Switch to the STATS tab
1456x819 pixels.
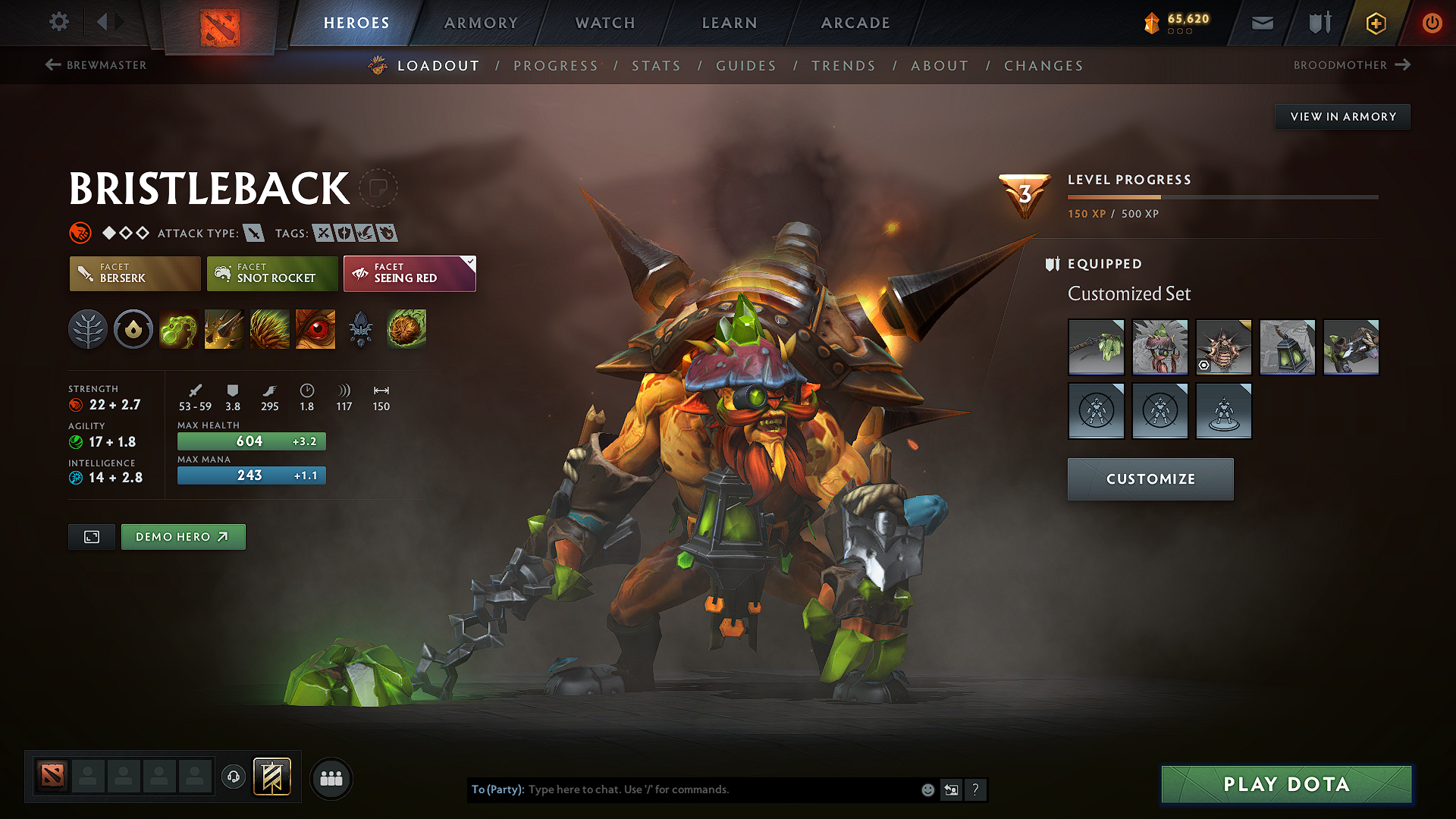tap(656, 65)
